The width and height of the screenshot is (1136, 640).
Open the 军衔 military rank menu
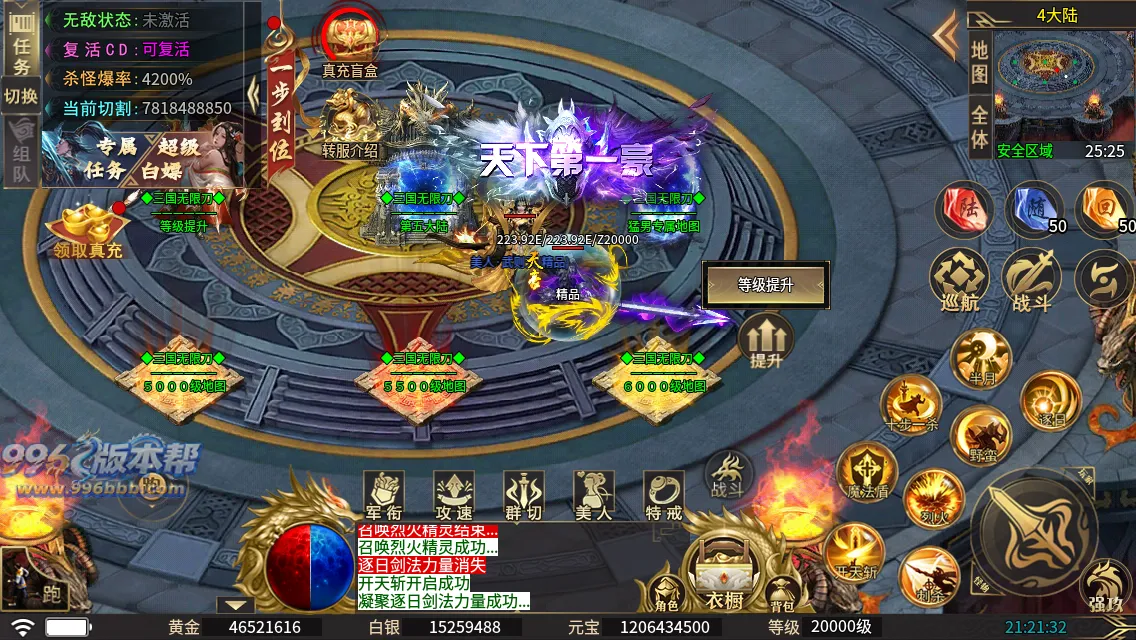(x=384, y=497)
